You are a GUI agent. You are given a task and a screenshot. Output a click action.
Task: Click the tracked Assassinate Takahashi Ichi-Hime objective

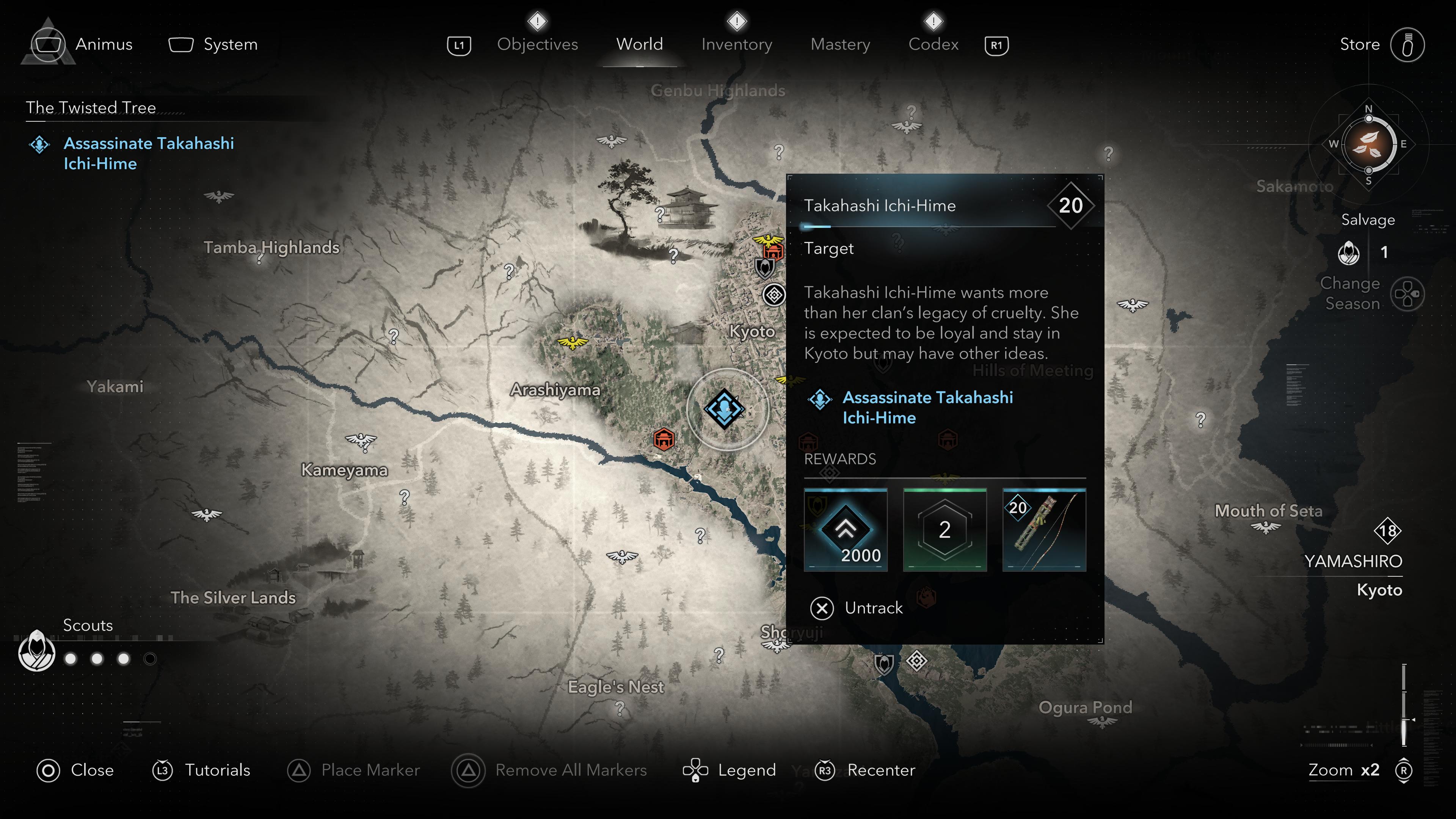(148, 153)
